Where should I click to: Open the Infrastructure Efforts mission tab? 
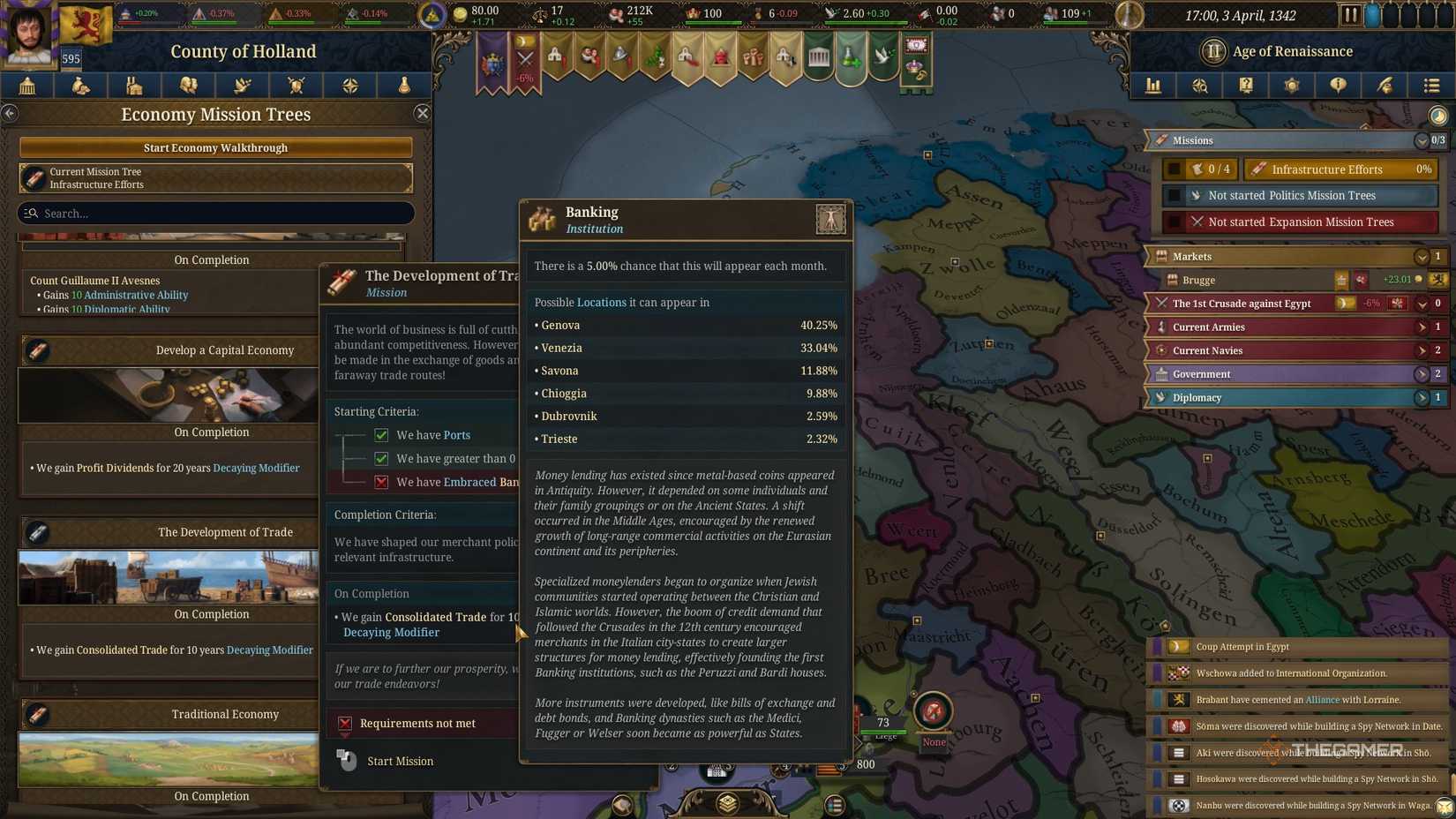[x=1339, y=169]
